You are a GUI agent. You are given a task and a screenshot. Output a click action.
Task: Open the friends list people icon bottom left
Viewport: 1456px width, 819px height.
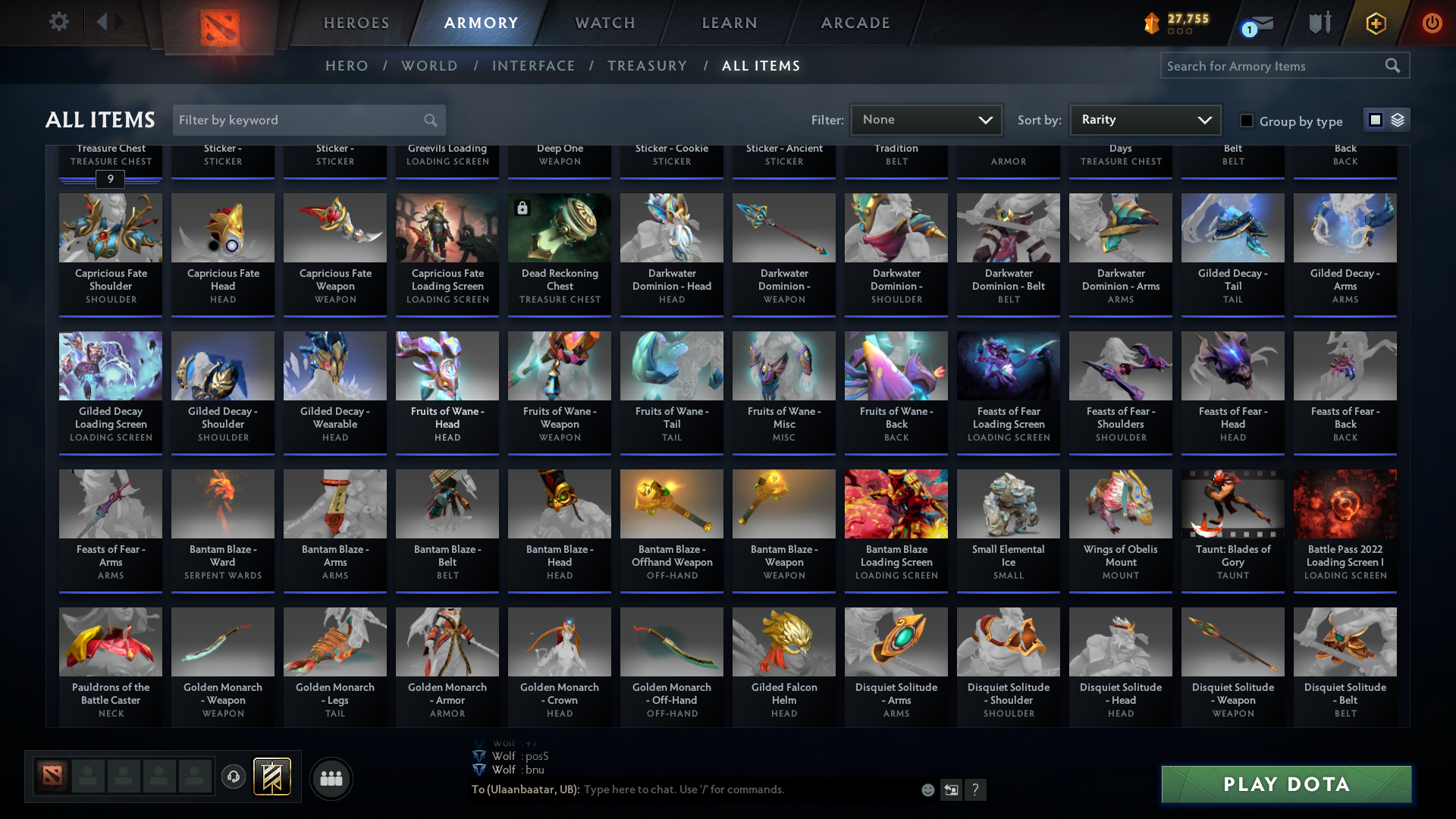331,778
